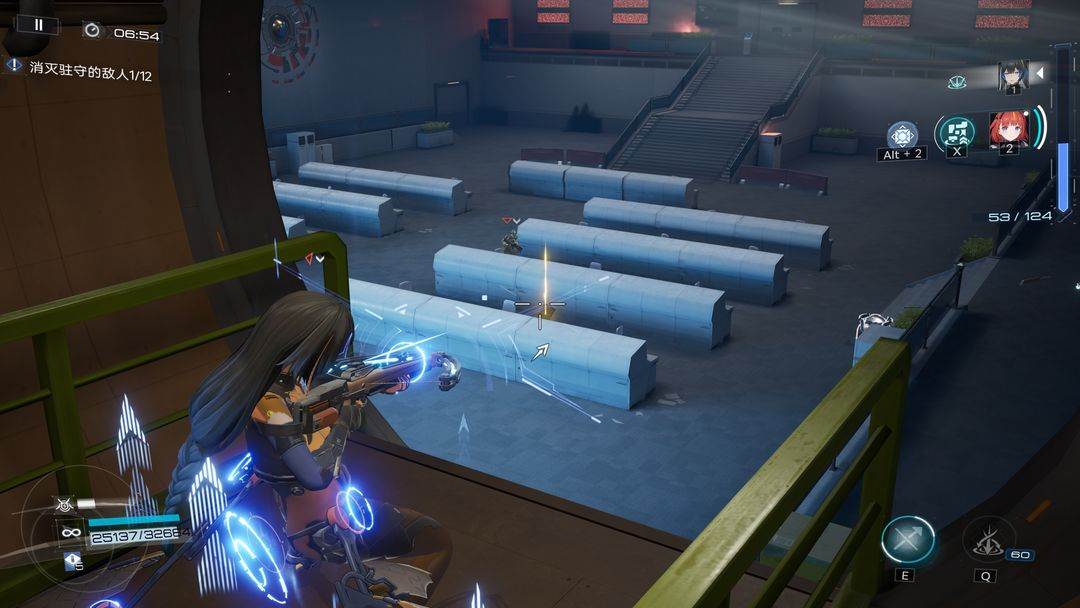
Task: Trigger the diamond-shaped Alt+2 ability icon
Action: [x=902, y=135]
